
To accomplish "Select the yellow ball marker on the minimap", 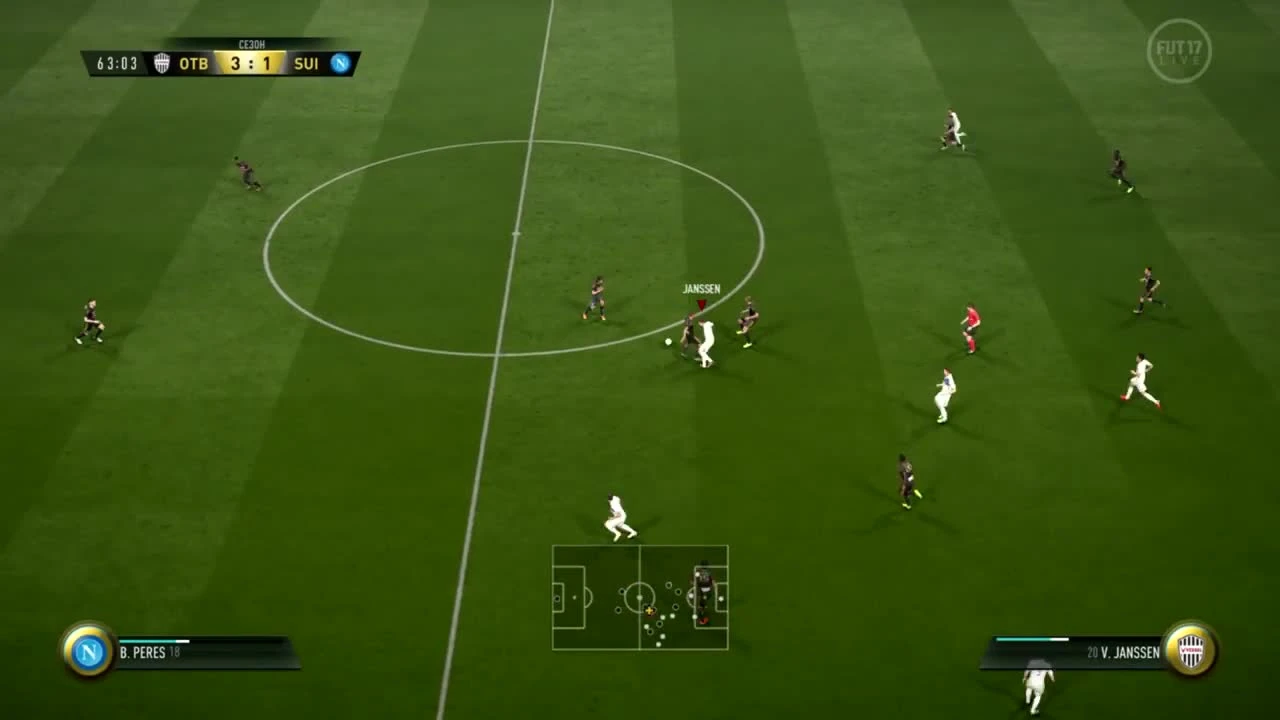I will click(x=651, y=609).
